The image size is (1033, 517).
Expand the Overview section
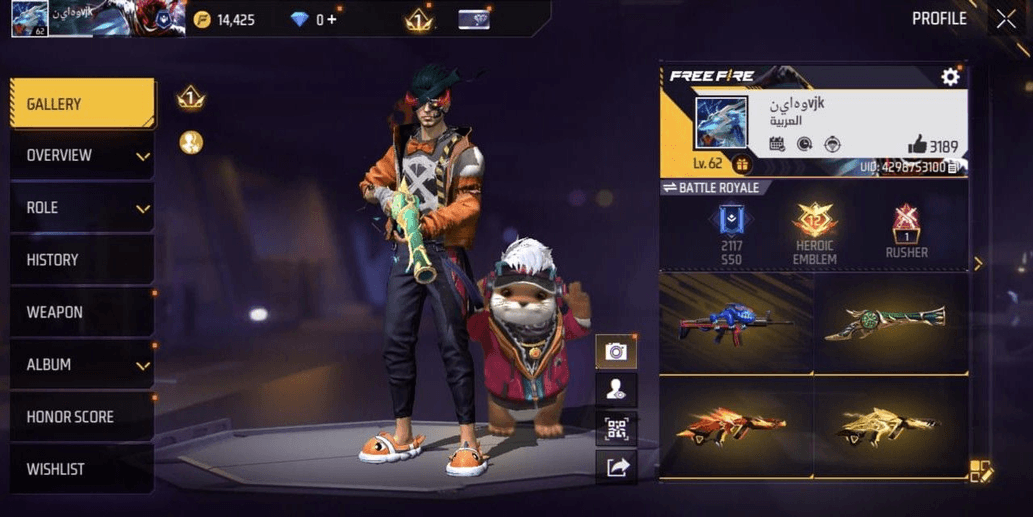[x=82, y=156]
